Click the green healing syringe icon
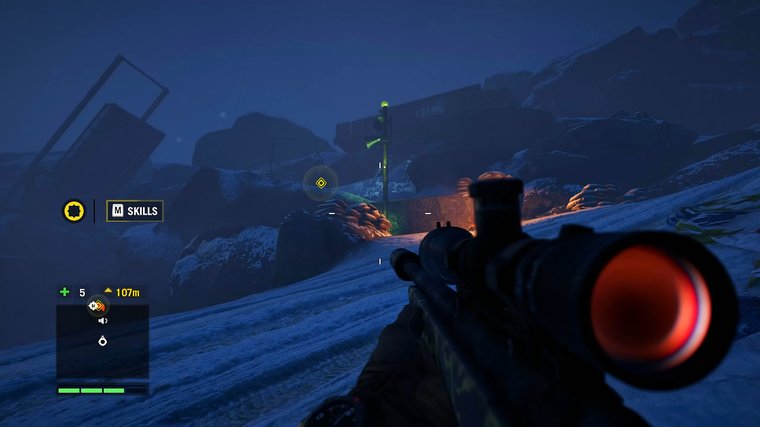The width and height of the screenshot is (760, 427). pyautogui.click(x=65, y=292)
